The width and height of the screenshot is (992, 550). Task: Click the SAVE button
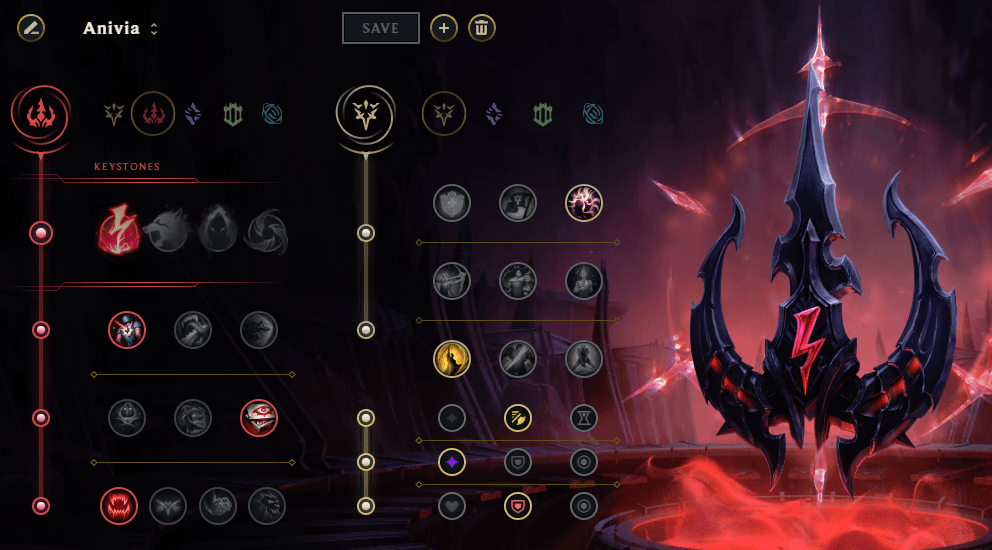(x=380, y=28)
